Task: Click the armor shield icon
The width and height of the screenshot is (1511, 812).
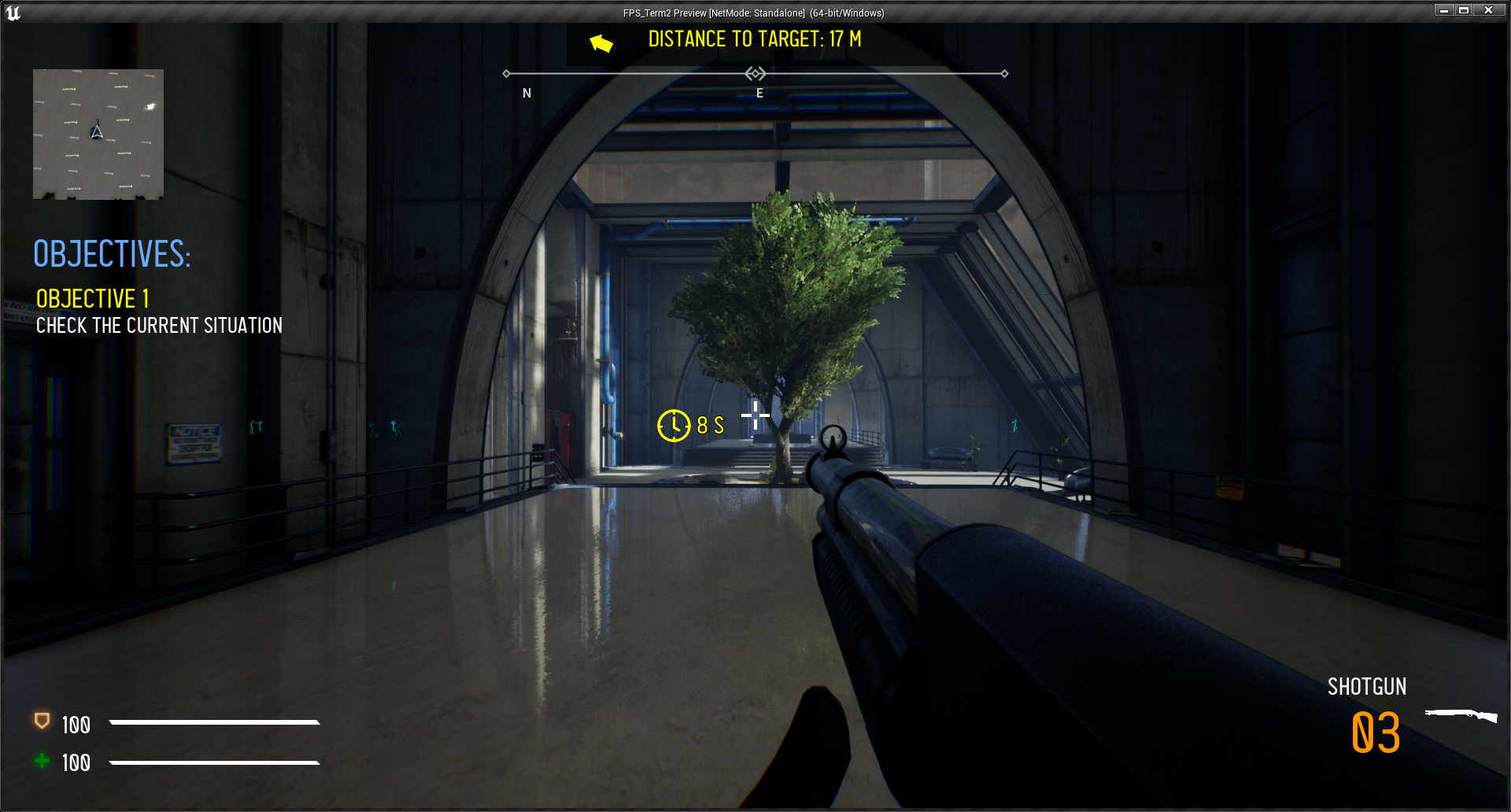Action: 42,721
